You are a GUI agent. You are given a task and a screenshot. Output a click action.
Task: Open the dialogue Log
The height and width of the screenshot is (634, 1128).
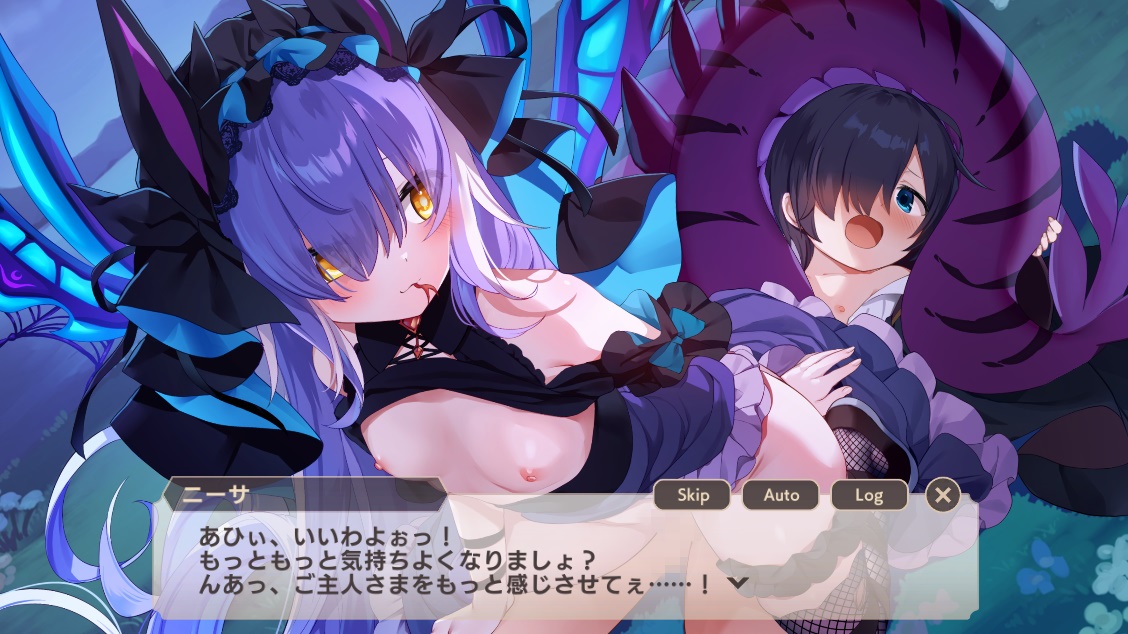click(x=868, y=494)
